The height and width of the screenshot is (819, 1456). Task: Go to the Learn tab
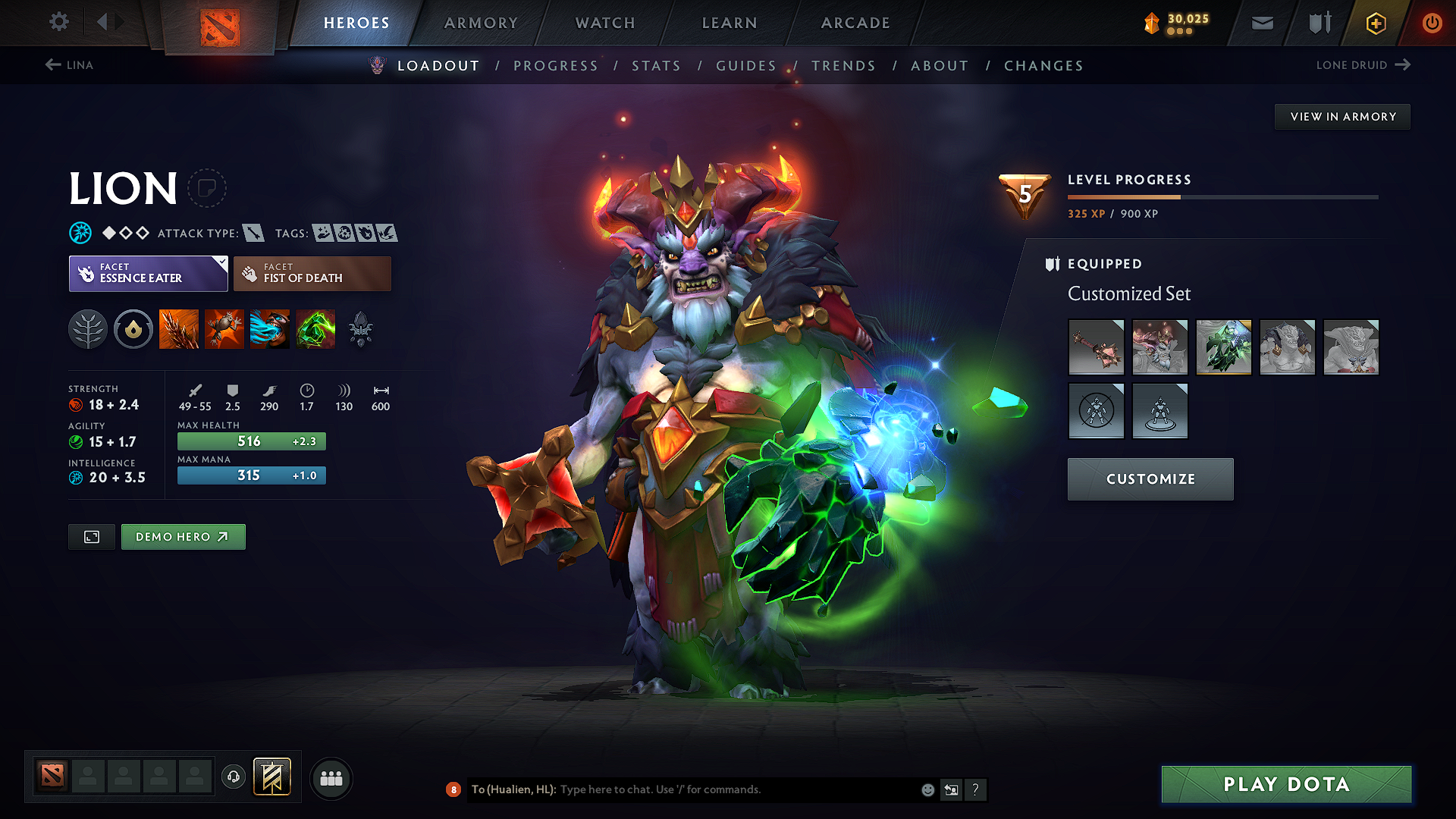730,23
